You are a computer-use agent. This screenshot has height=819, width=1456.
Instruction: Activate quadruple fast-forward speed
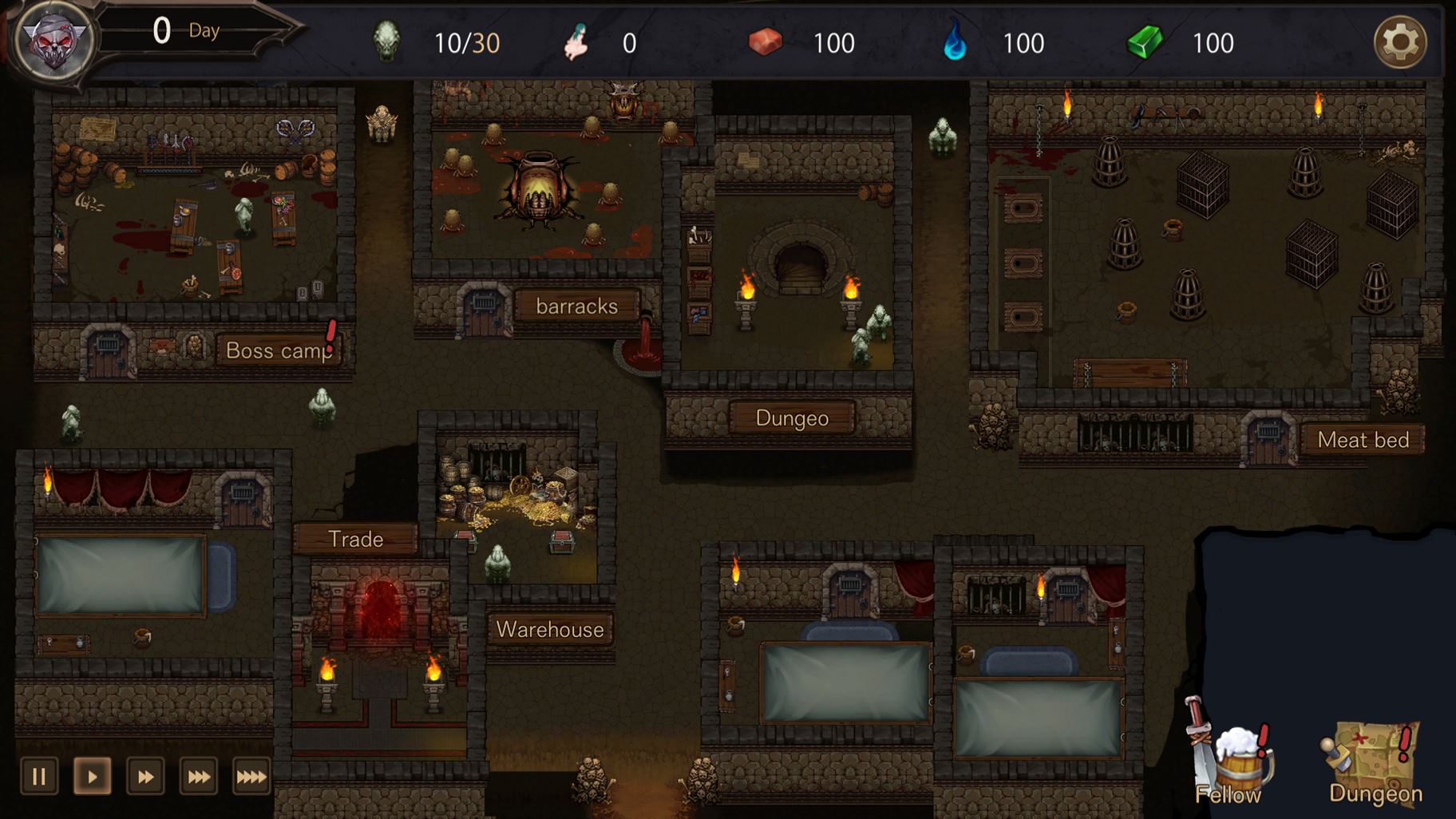[251, 776]
